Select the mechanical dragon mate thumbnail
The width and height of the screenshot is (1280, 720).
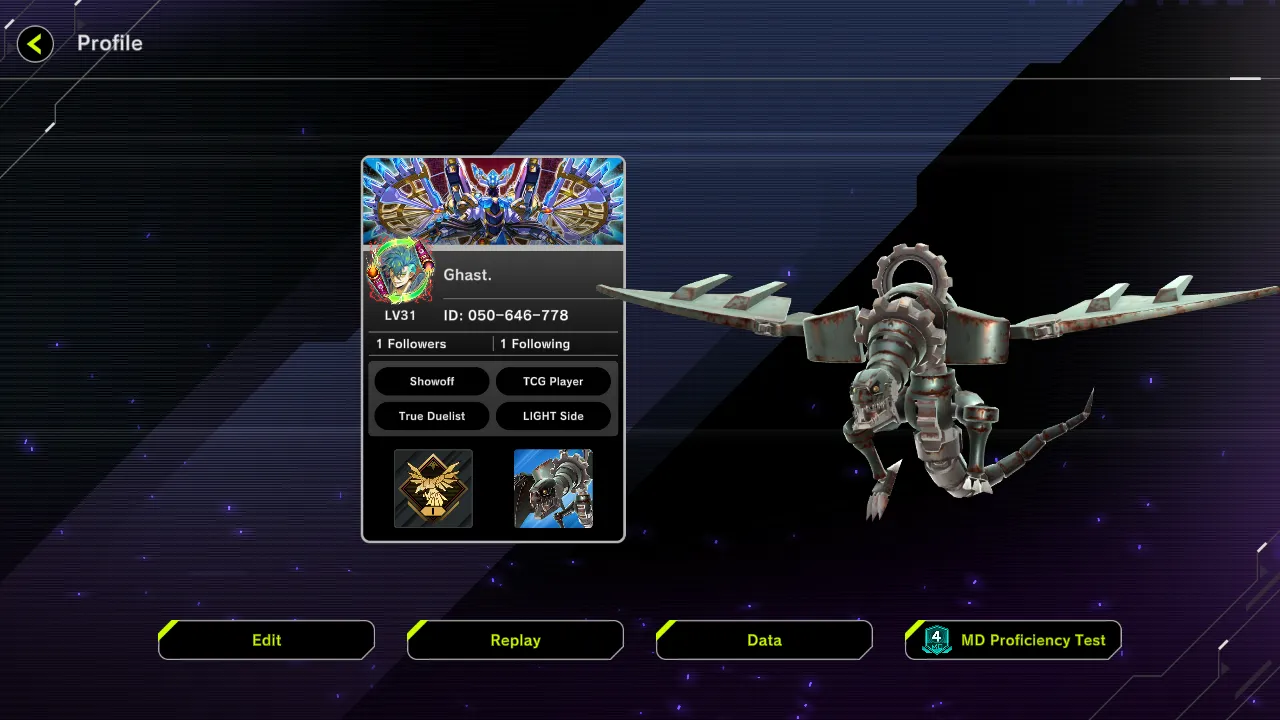pos(553,488)
